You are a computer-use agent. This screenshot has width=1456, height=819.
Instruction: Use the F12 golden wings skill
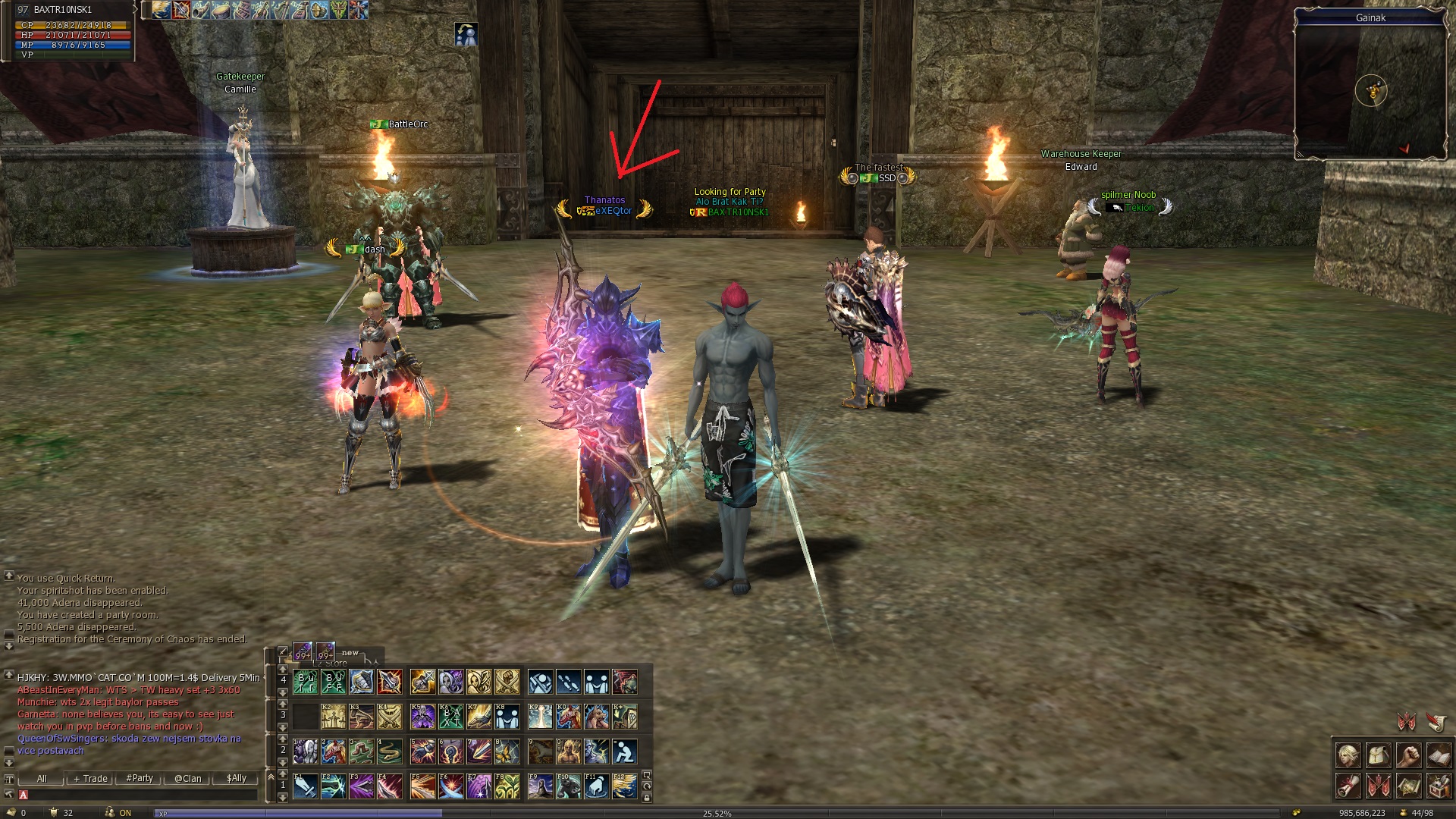pos(624,786)
